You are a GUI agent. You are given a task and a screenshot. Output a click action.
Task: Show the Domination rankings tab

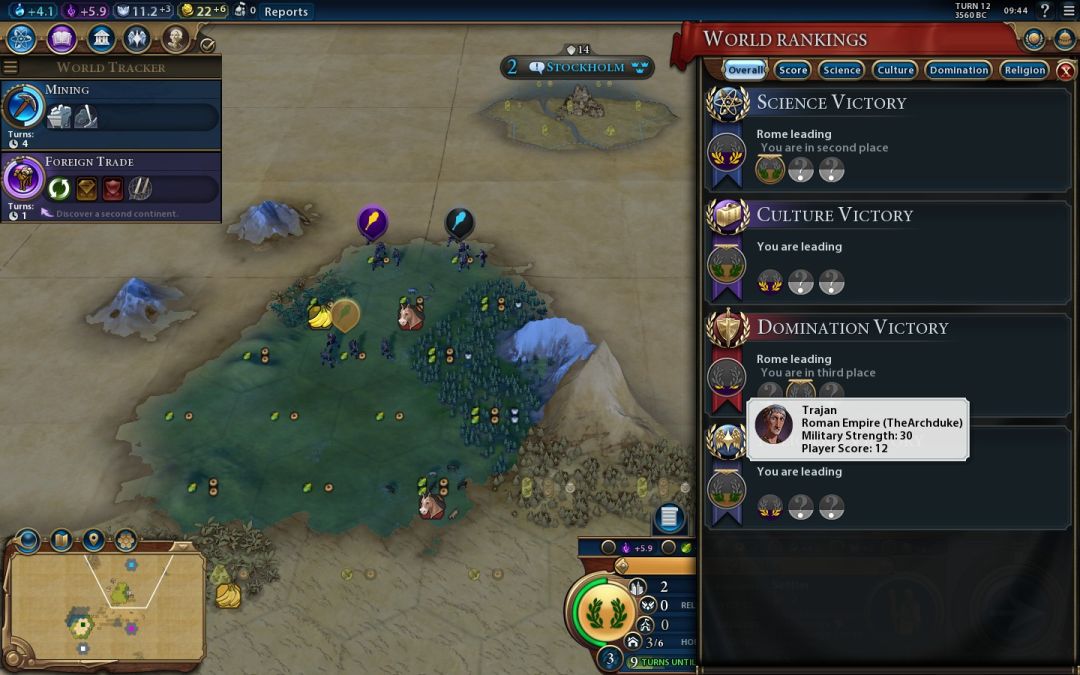(958, 70)
